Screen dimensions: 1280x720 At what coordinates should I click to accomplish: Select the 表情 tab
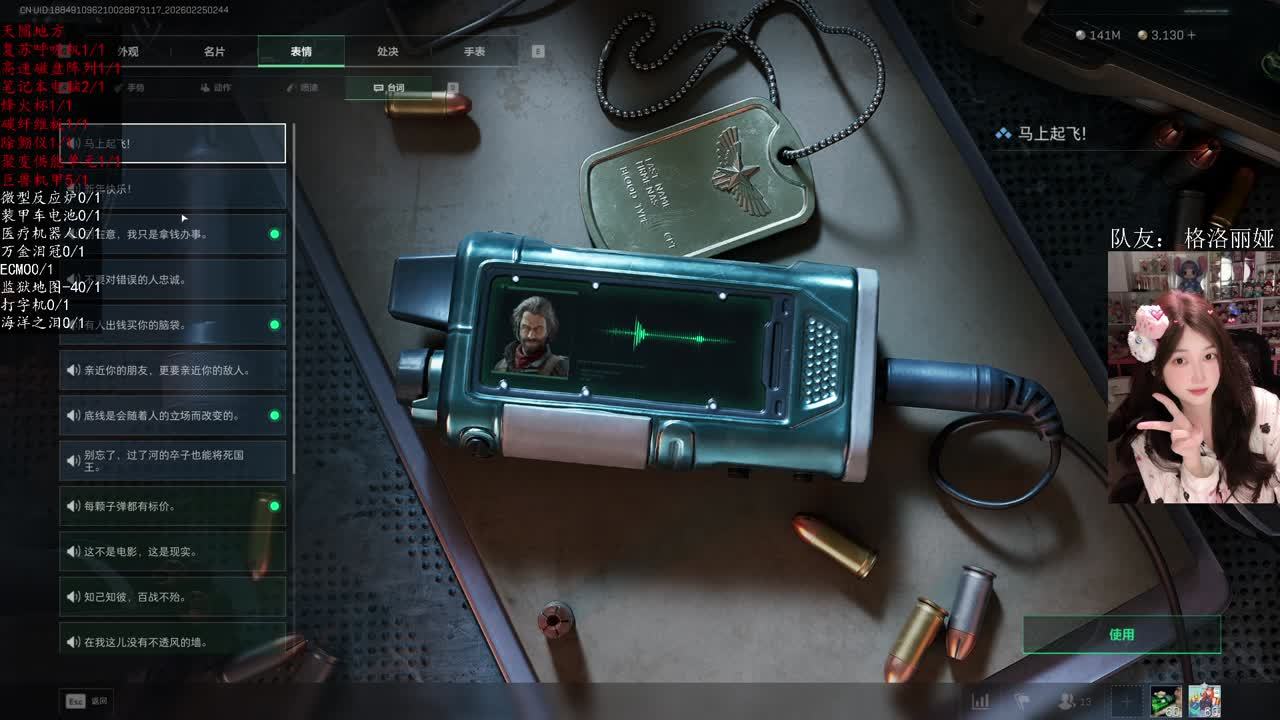301,51
